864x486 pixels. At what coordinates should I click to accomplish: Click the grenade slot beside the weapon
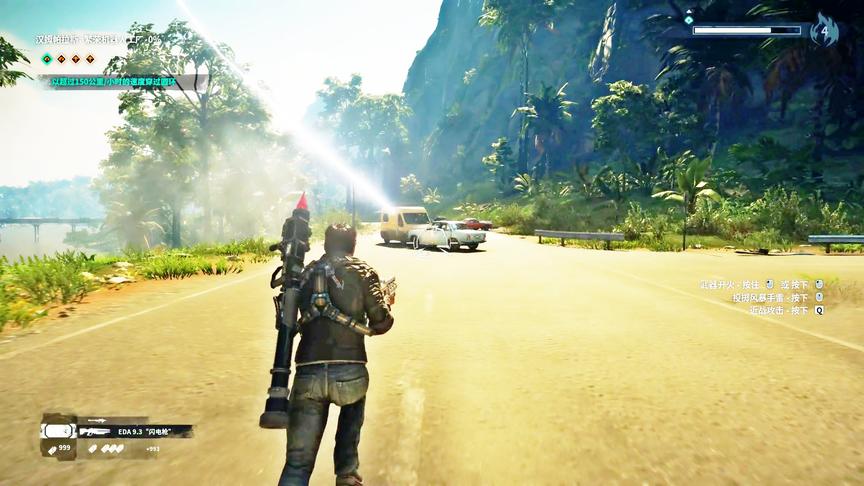pyautogui.click(x=58, y=432)
